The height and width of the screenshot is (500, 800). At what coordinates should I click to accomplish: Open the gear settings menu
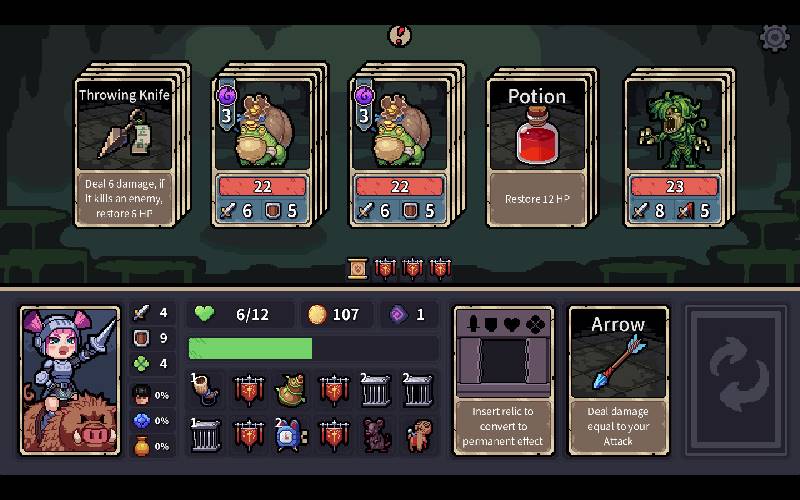tap(775, 38)
